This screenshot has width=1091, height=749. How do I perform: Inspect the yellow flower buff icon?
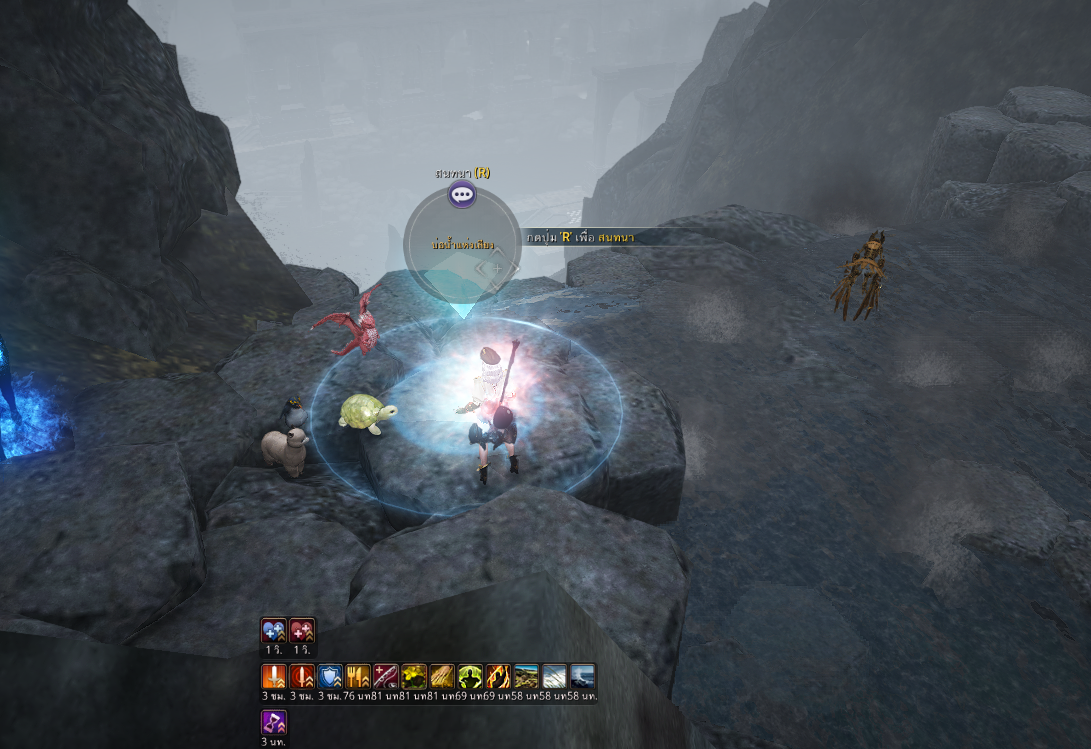(414, 677)
